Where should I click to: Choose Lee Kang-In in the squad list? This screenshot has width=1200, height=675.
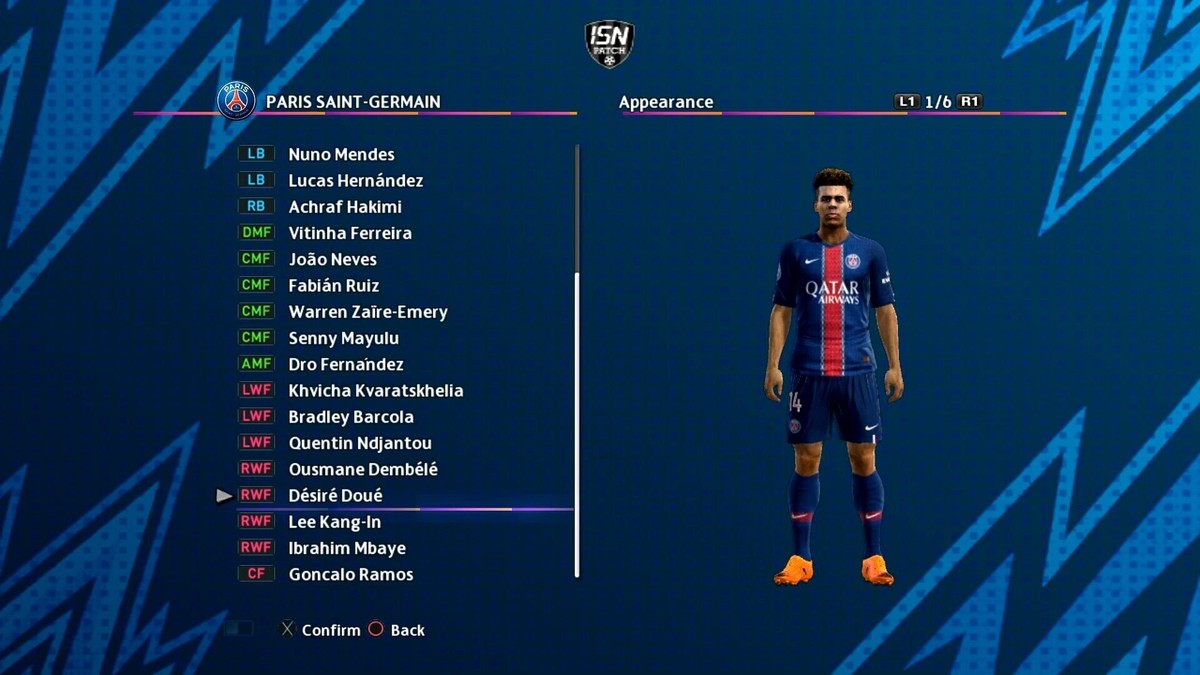(x=334, y=522)
